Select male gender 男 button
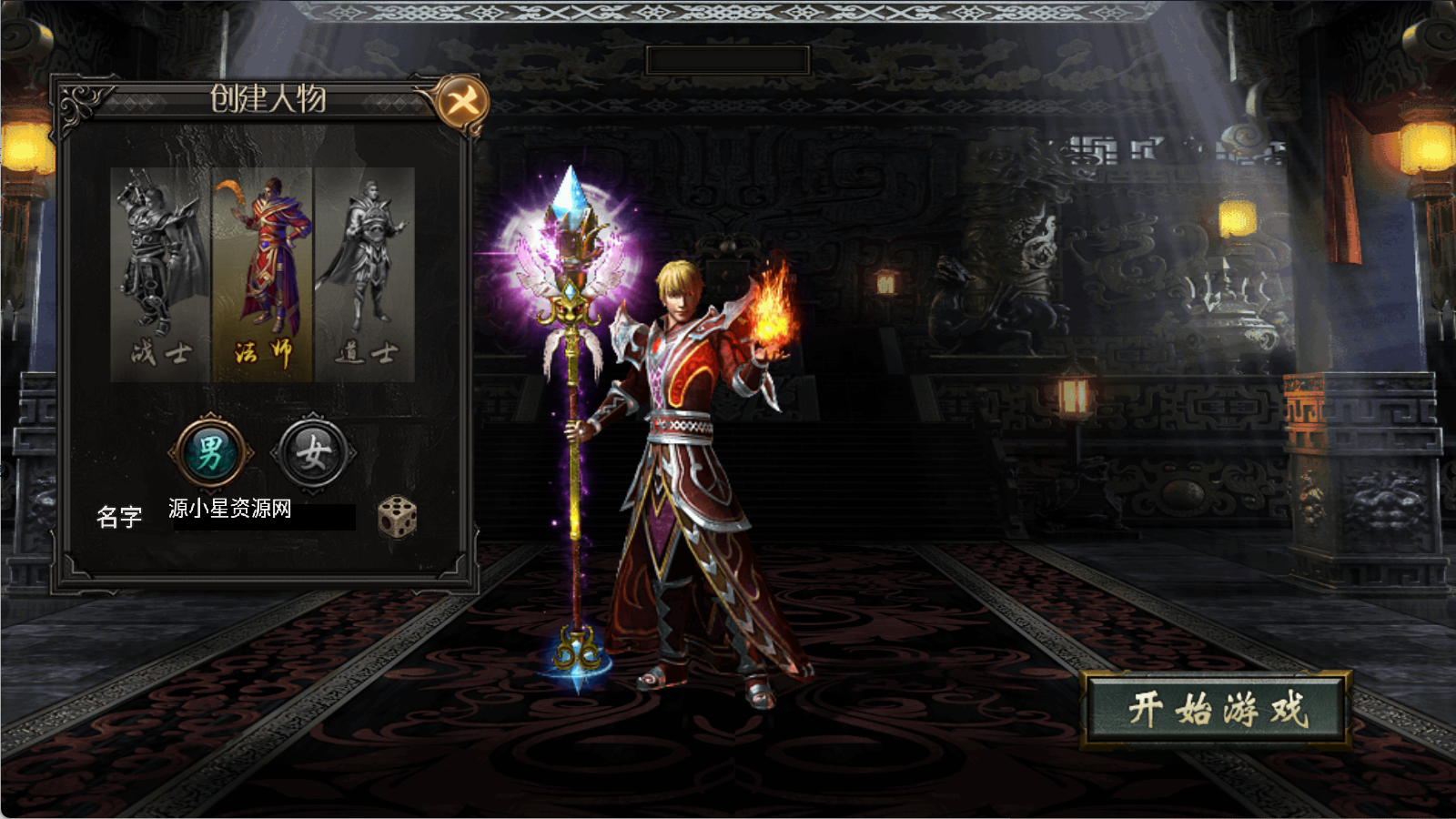 coord(210,452)
